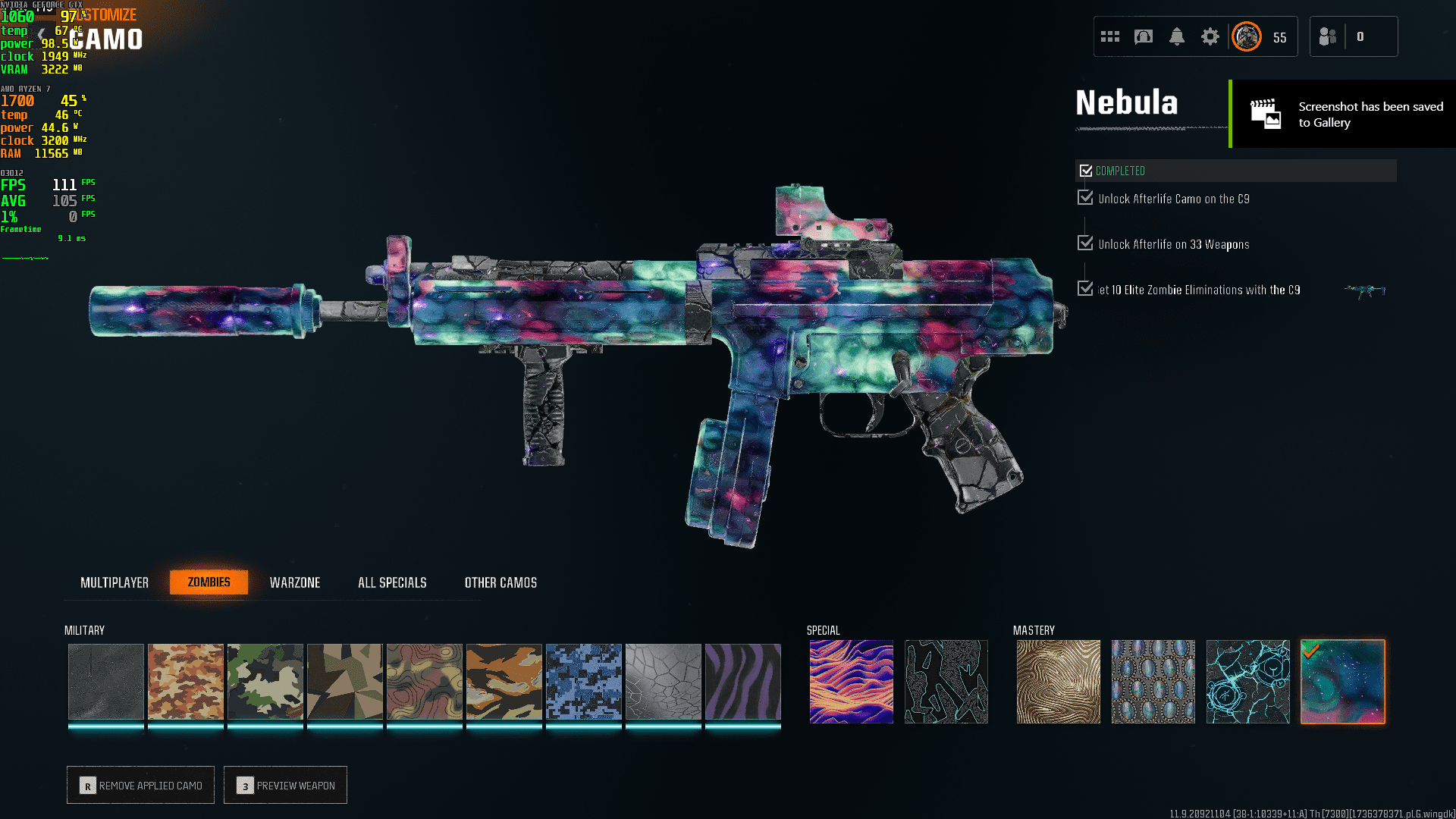Open the social friends panel
This screenshot has height=819, width=1456.
coord(1328,36)
